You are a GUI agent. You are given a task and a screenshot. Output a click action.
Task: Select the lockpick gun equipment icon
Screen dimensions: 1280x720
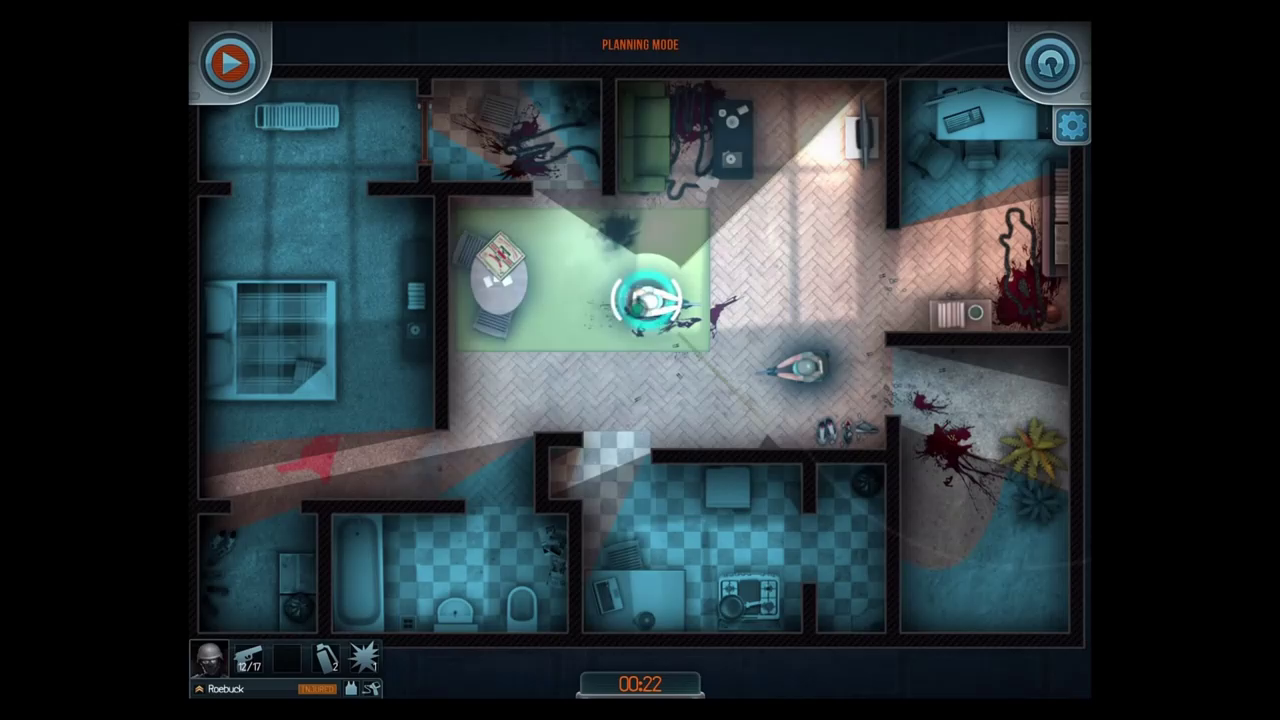371,688
